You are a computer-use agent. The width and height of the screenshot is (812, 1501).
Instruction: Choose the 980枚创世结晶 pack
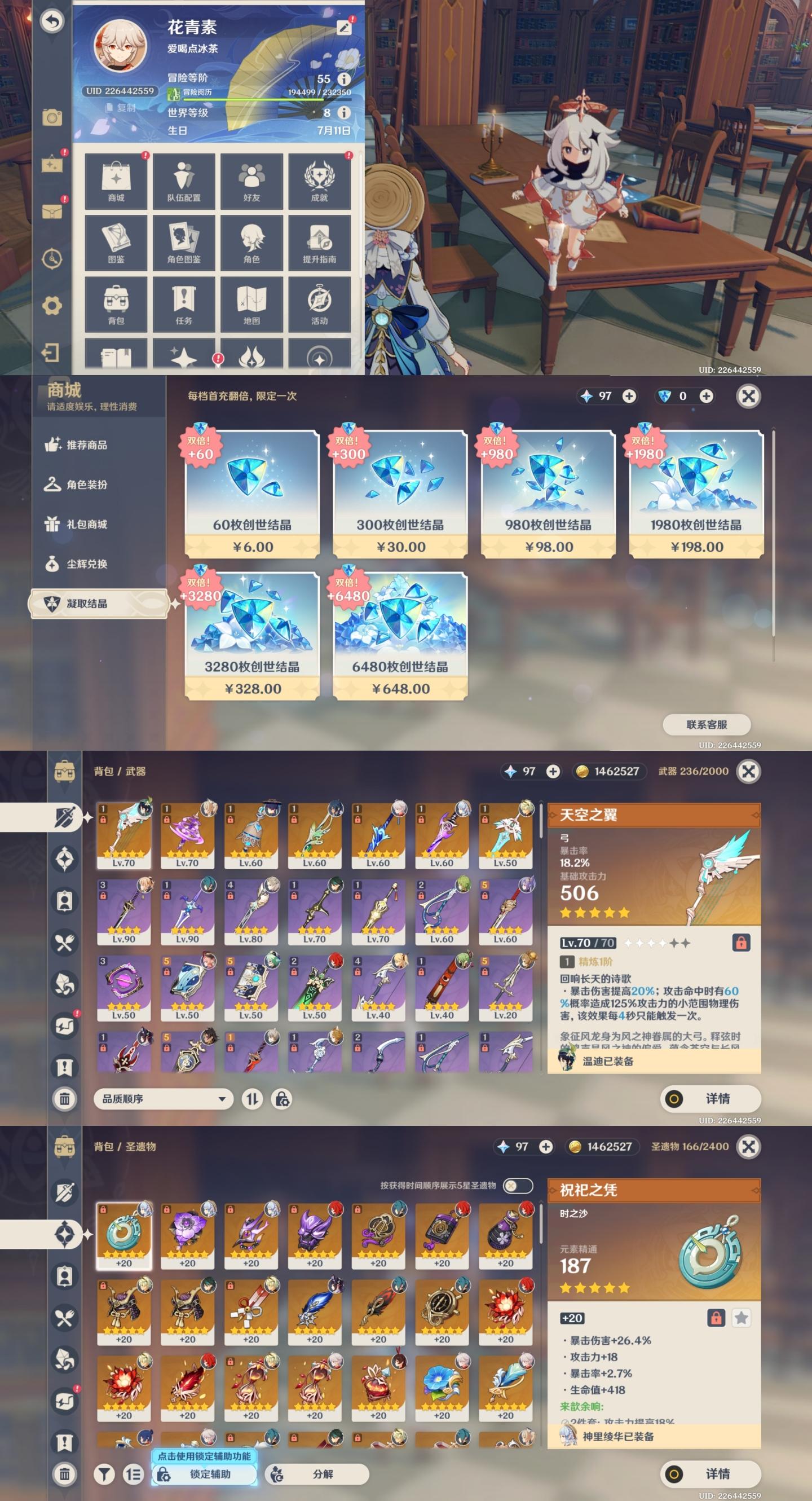point(548,494)
